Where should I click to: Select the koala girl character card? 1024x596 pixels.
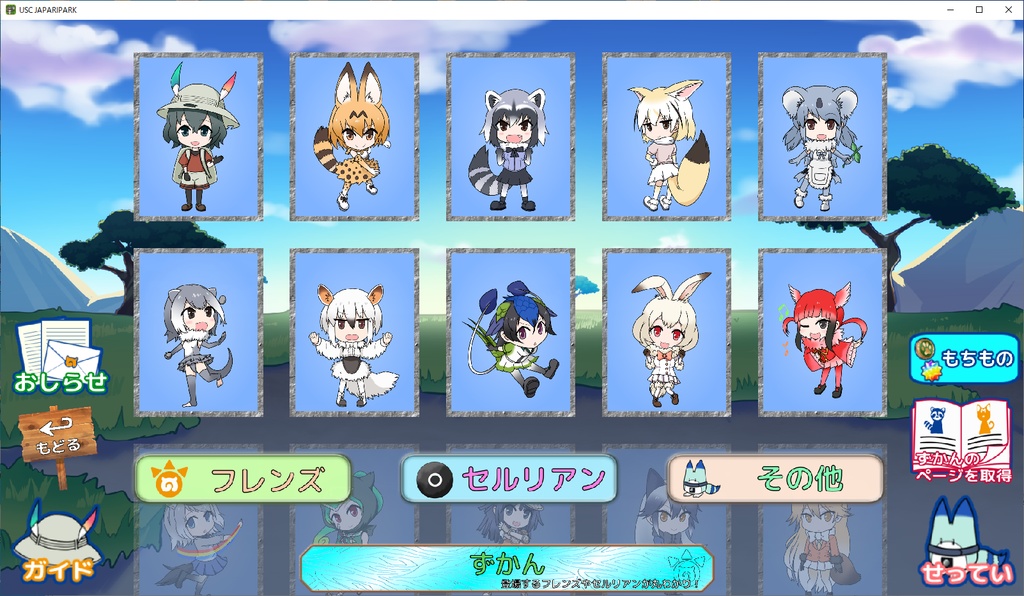[x=823, y=136]
